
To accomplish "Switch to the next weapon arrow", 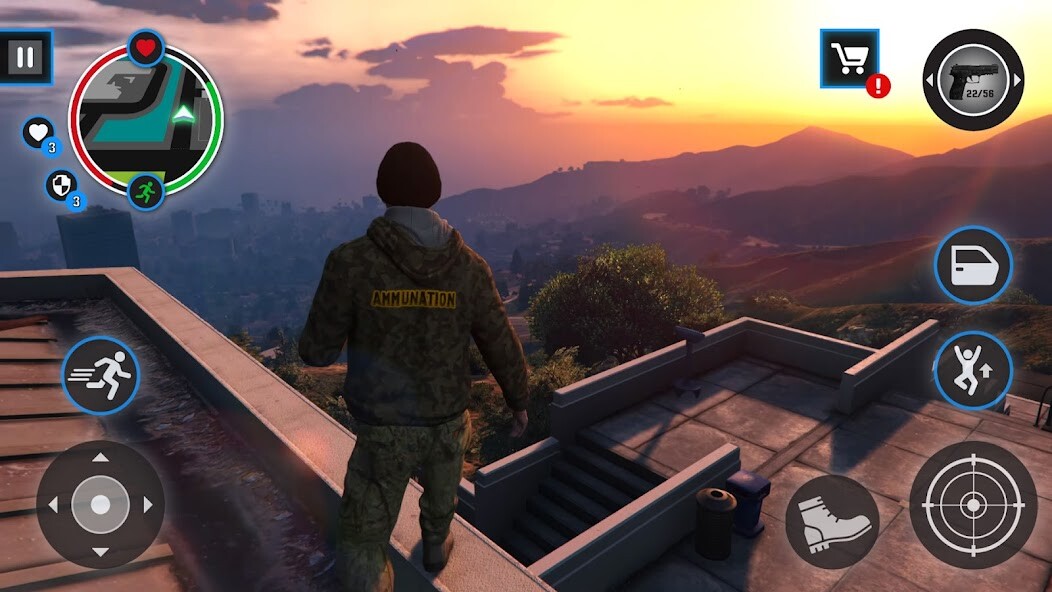I will 1017,80.
